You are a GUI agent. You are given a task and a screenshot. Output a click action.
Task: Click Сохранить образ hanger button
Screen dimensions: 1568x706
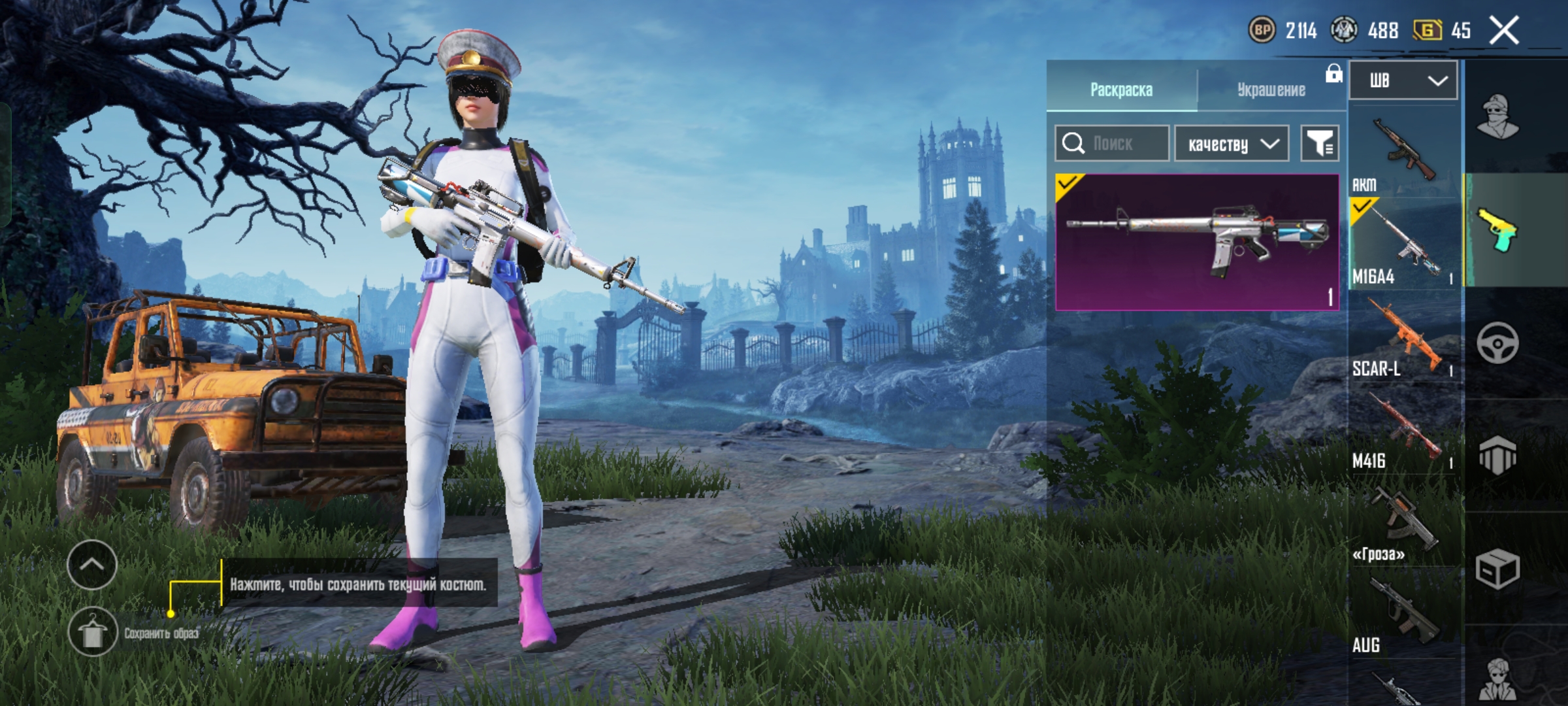(x=92, y=631)
